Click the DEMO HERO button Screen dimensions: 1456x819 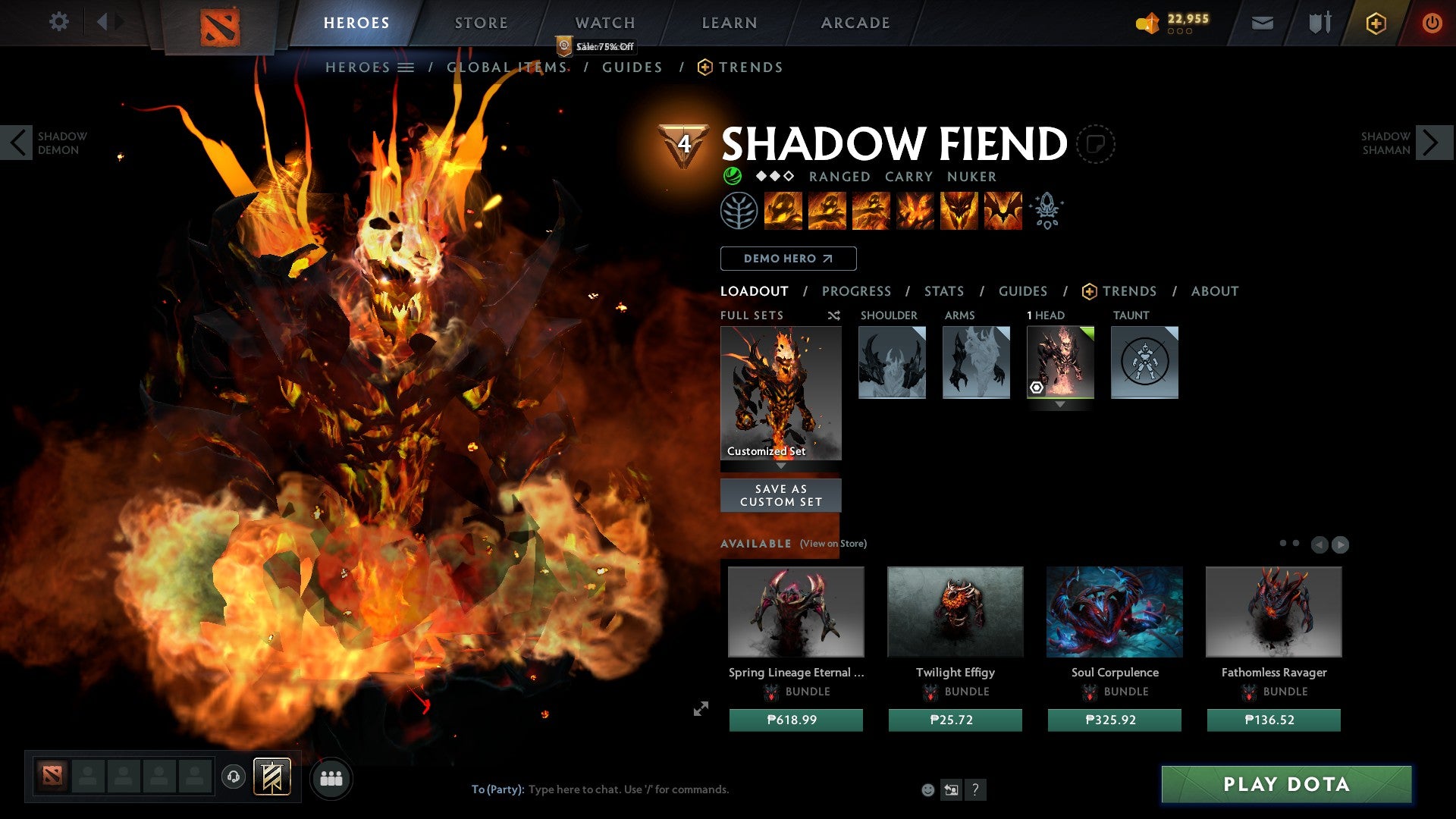787,259
